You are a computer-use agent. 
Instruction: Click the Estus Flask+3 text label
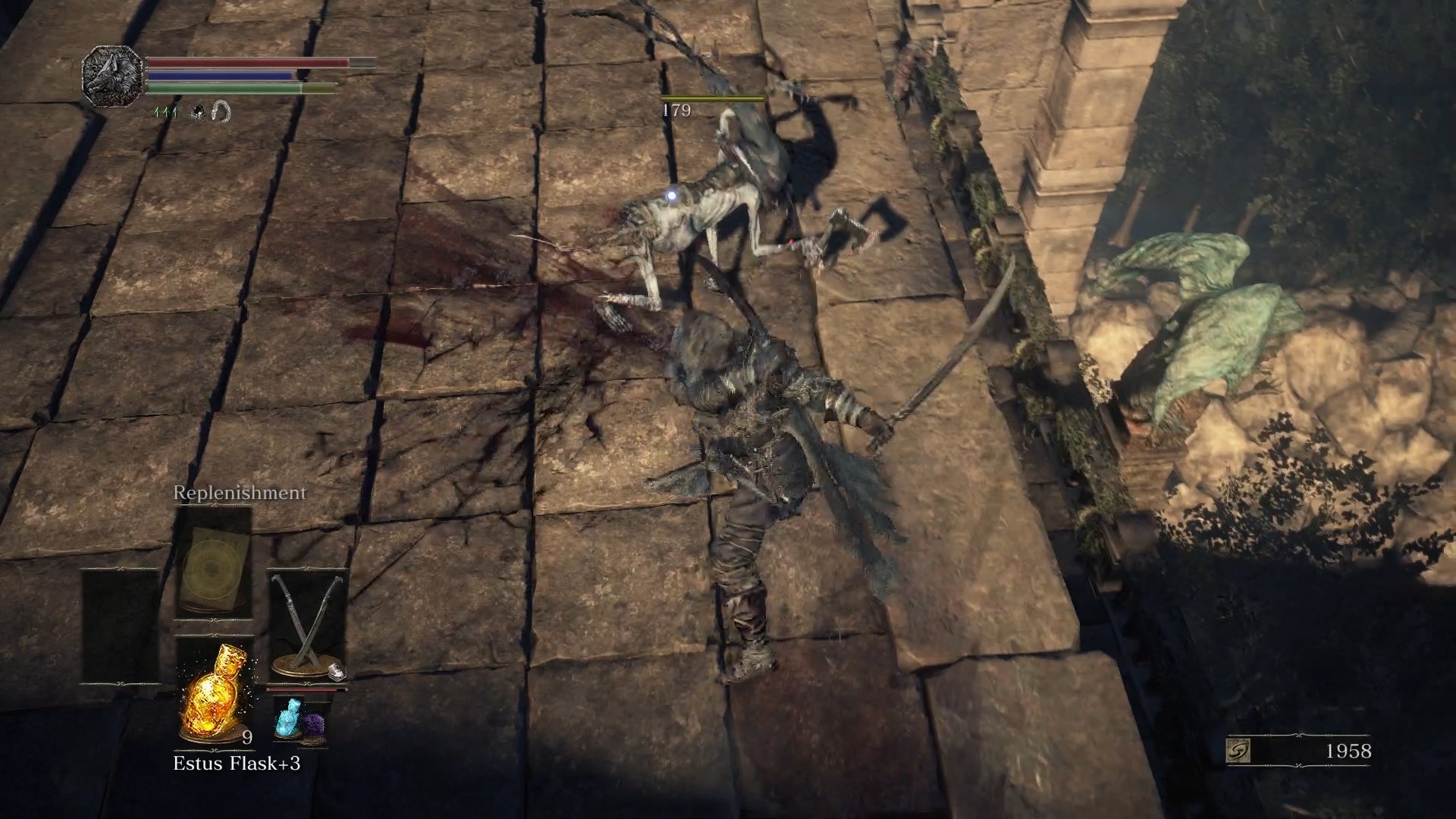[x=237, y=764]
